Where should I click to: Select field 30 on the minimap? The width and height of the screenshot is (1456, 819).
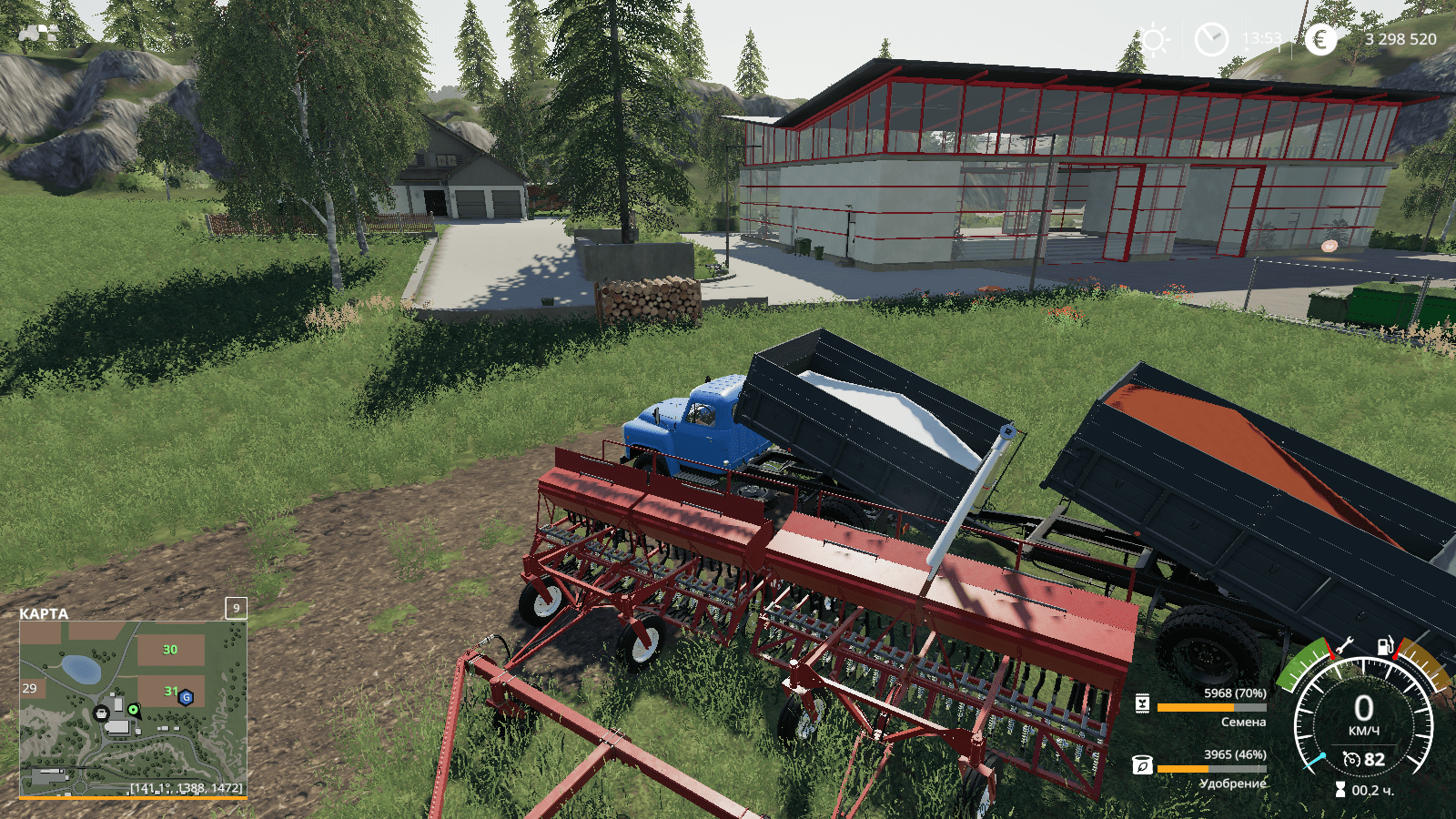point(170,650)
